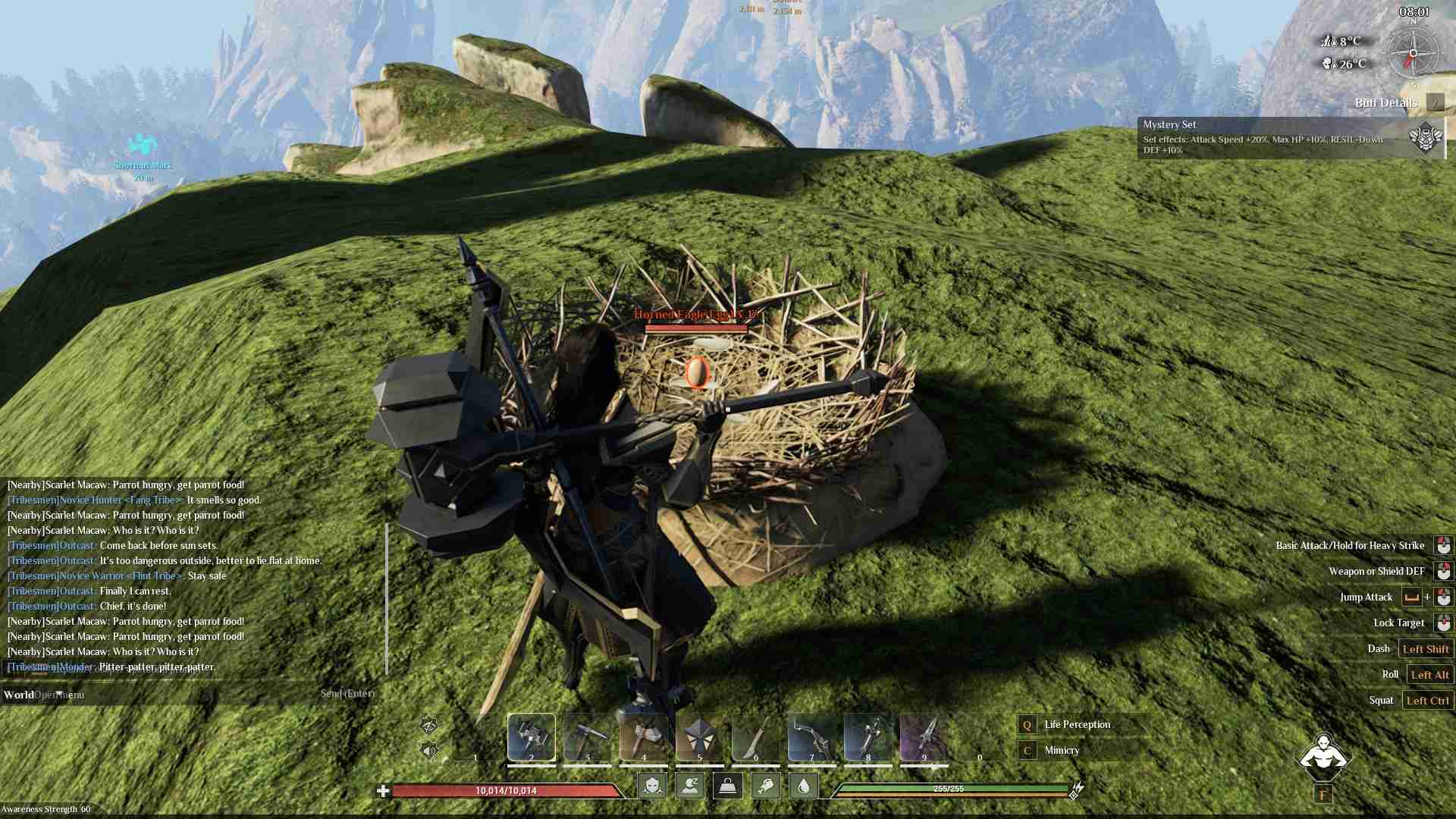The width and height of the screenshot is (1456, 819).
Task: Click the Send (Enter) chat button
Action: [x=347, y=693]
